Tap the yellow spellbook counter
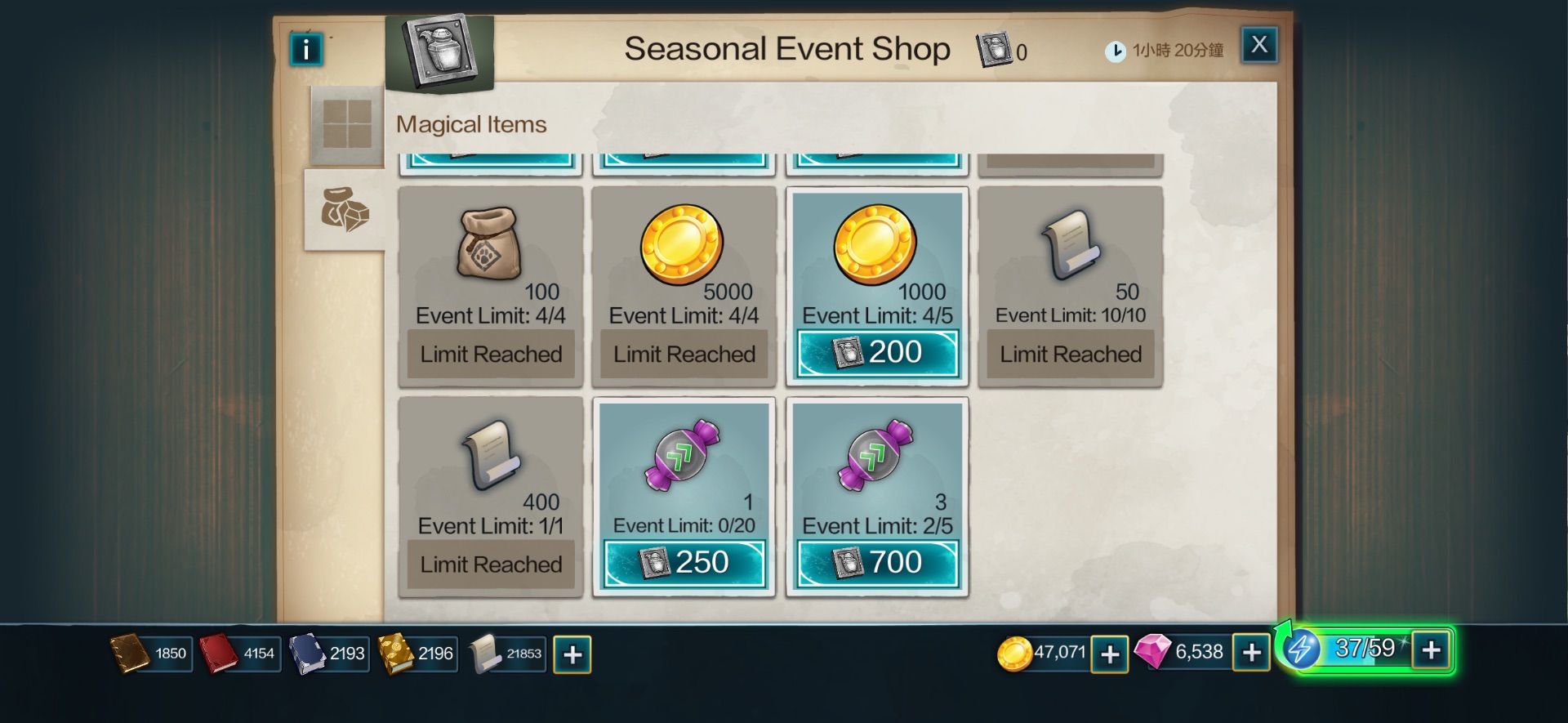 pyautogui.click(x=416, y=654)
